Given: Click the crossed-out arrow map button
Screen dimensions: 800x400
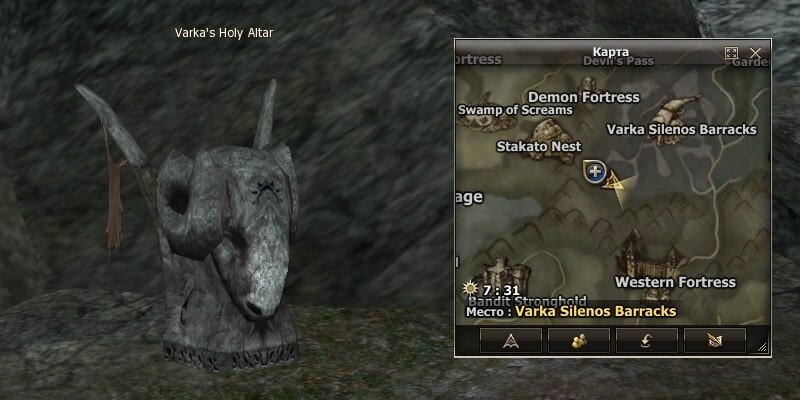Looking at the screenshot, I should coord(716,341).
